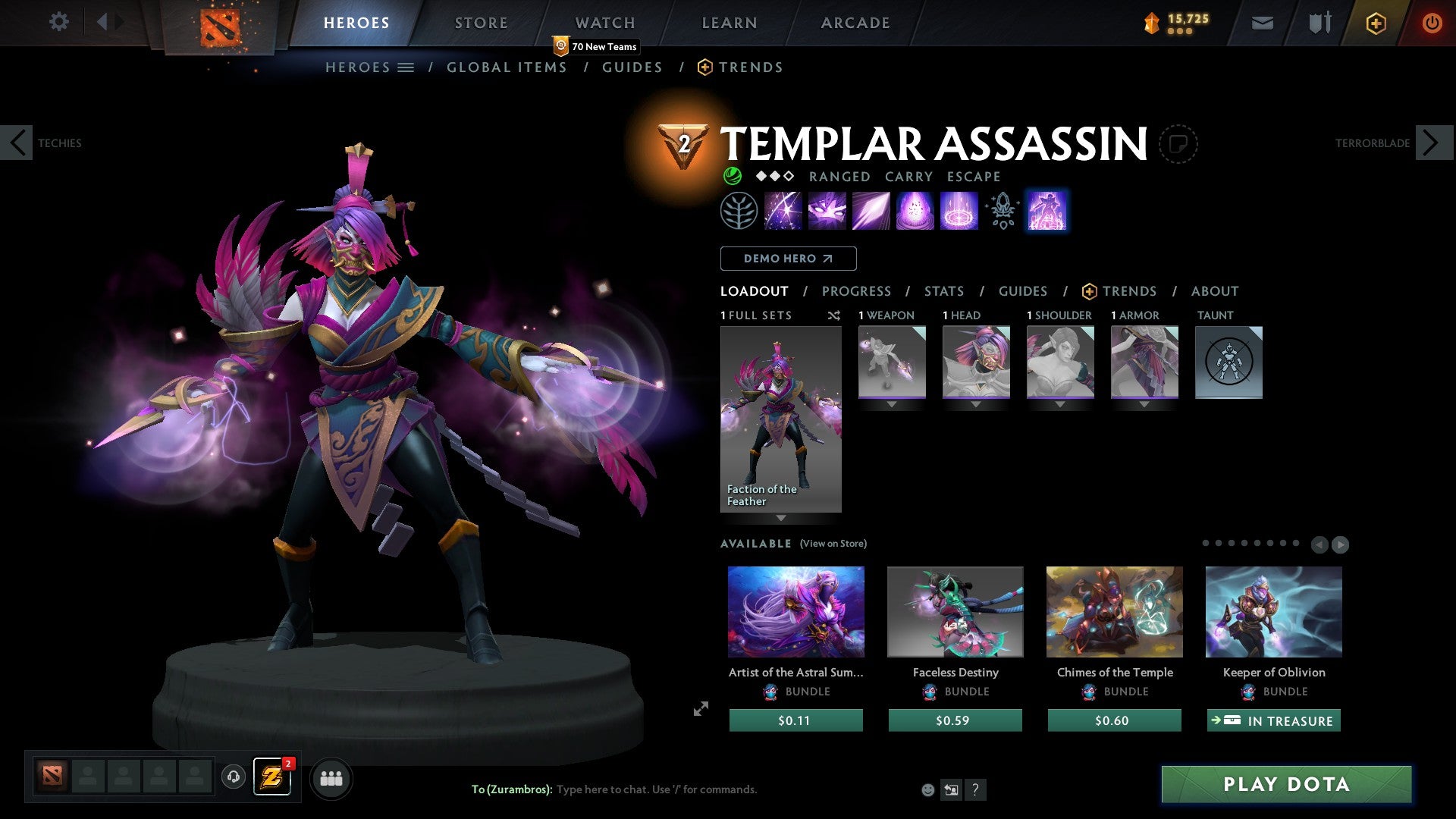Open the empty Taunt slot
This screenshot has height=819, width=1456.
(x=1228, y=362)
